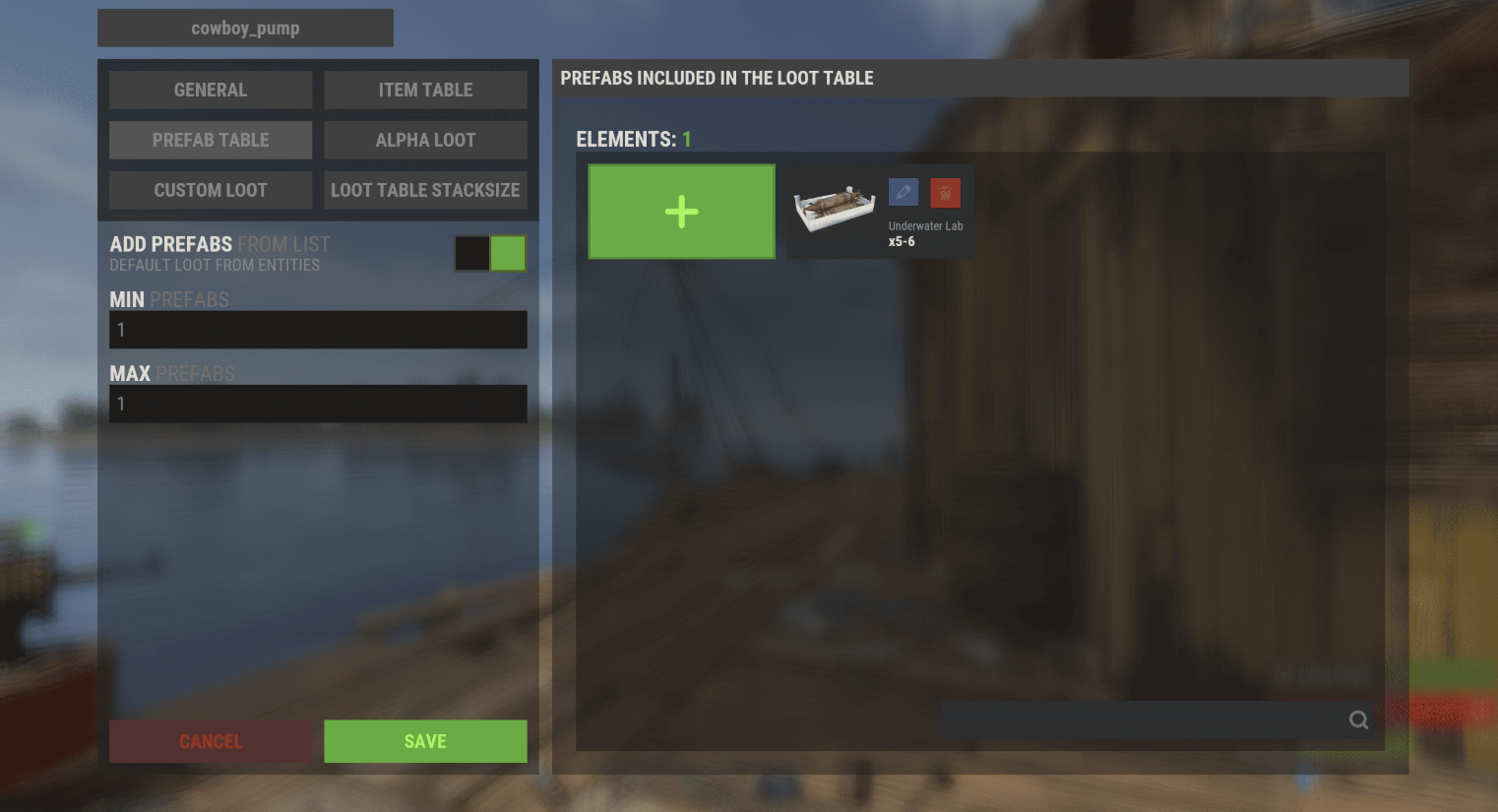Switch to the Item Table tab

(x=425, y=90)
